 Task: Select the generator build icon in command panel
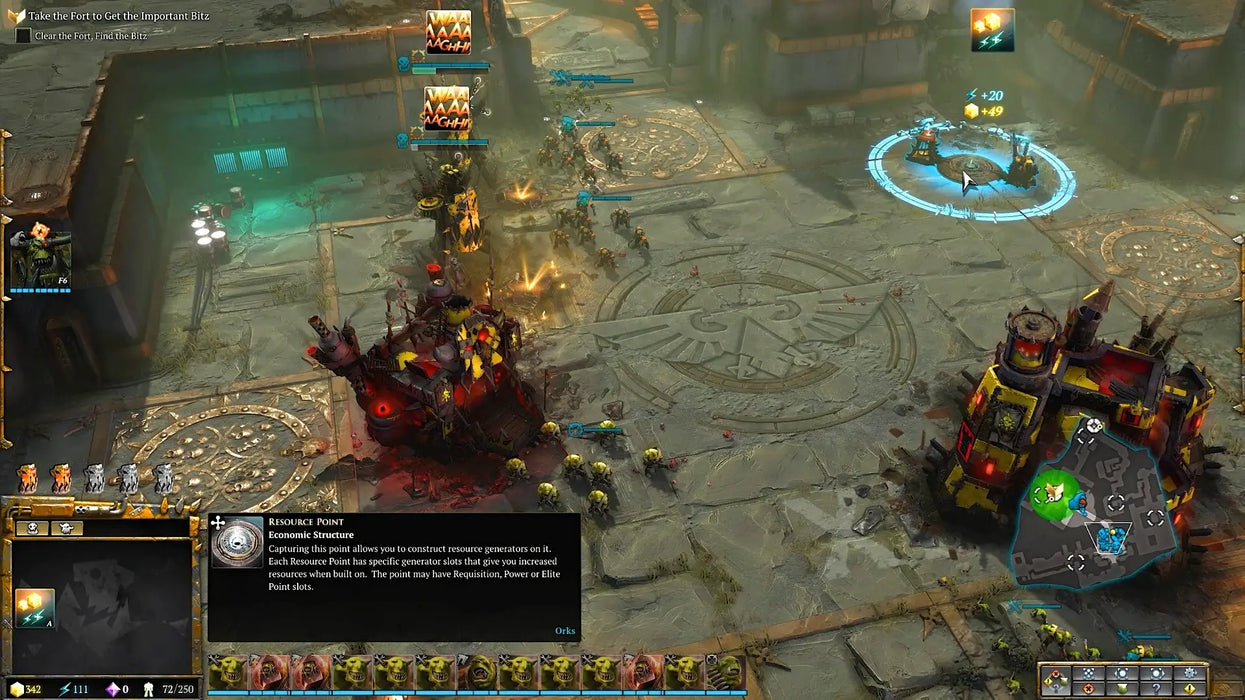[x=34, y=608]
